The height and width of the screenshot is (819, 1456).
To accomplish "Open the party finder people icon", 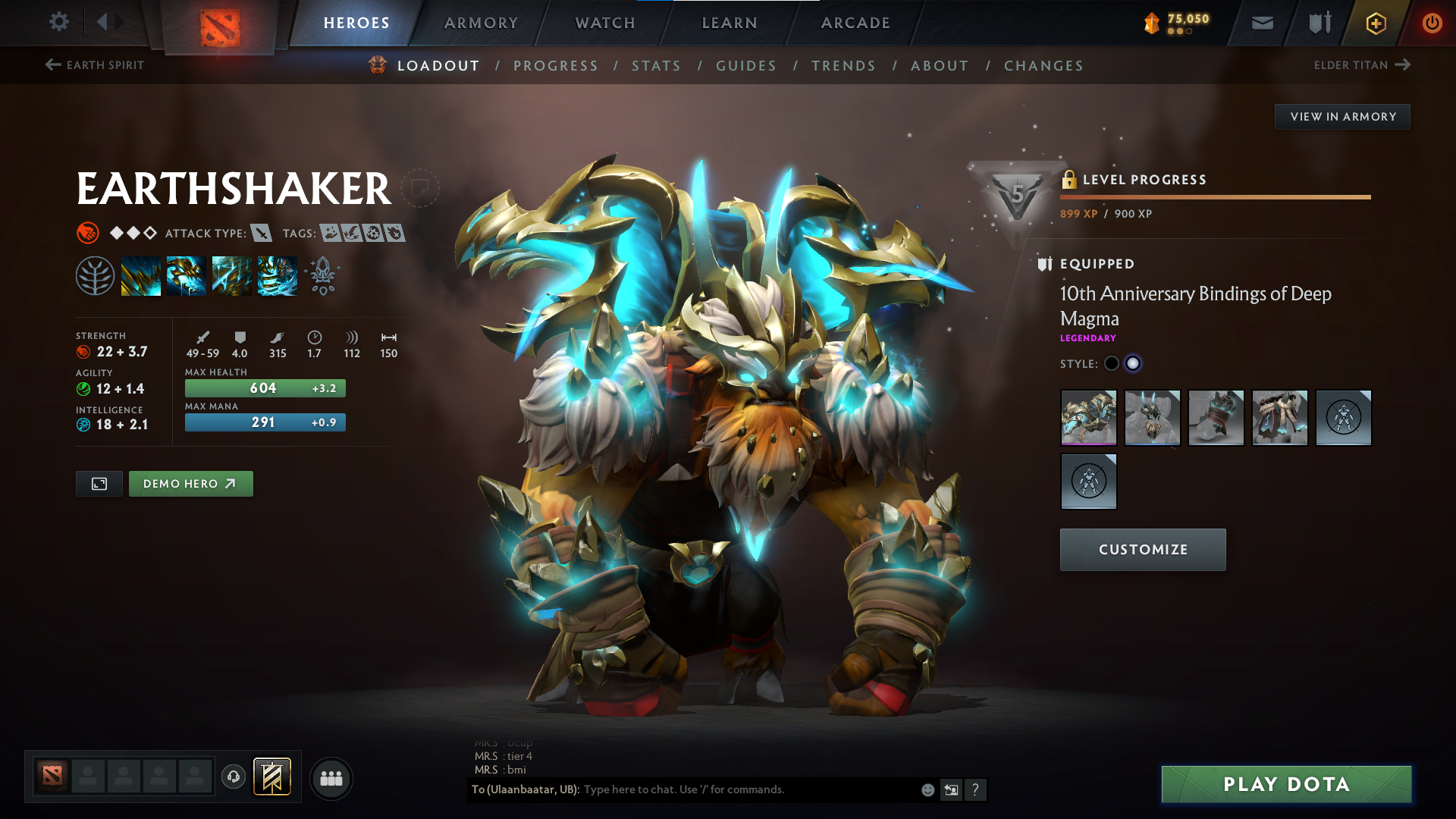I will tap(331, 777).
